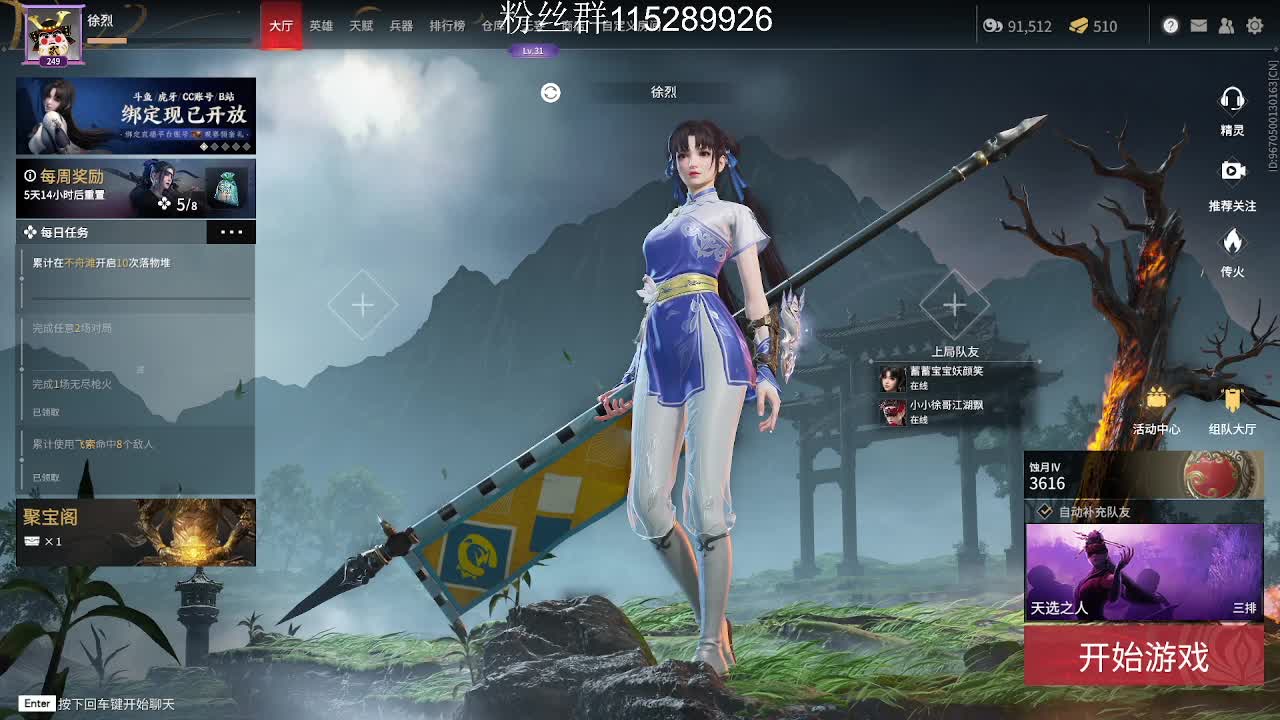Click the friends icon in the top bar
1280x720 pixels.
(x=1227, y=26)
